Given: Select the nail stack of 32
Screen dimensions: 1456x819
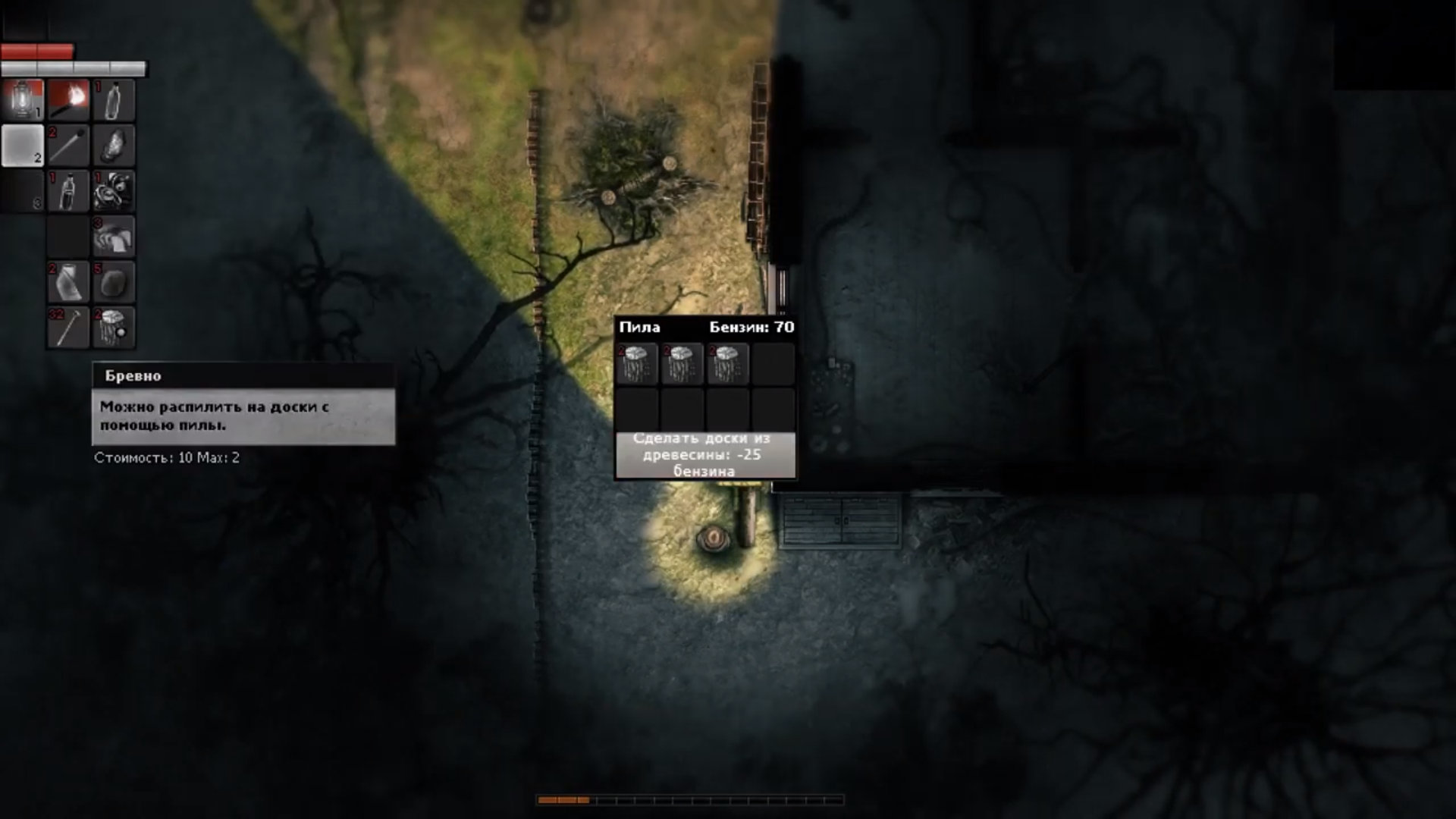Looking at the screenshot, I should click(68, 328).
